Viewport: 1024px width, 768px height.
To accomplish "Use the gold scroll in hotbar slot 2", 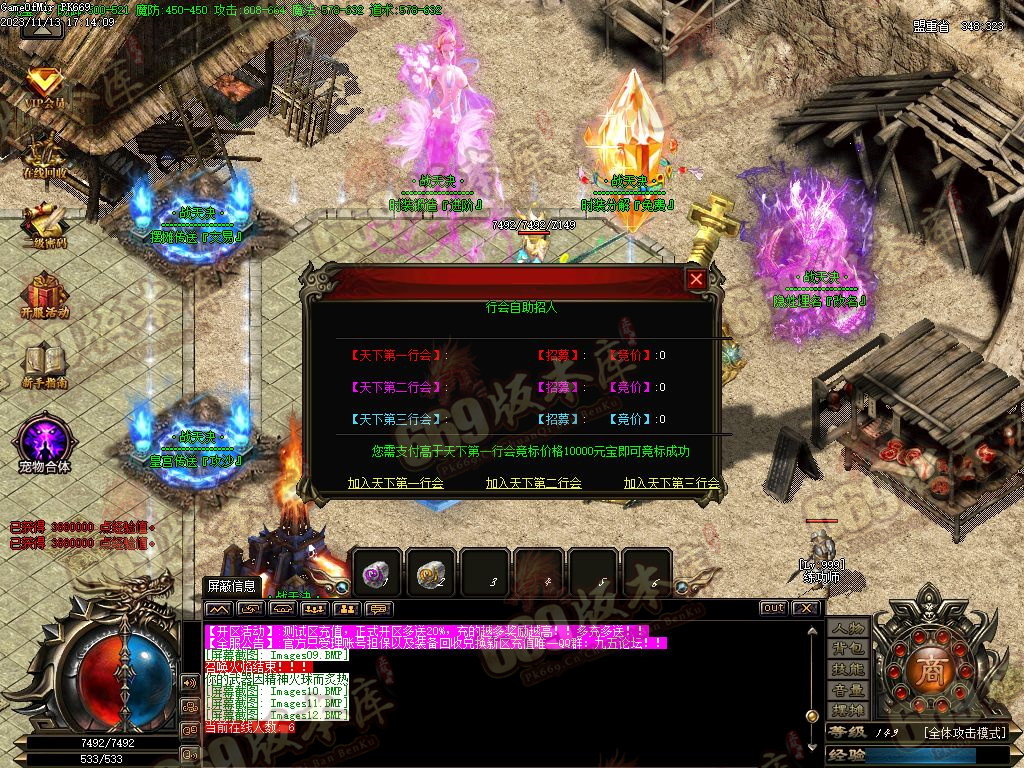I will pos(431,573).
